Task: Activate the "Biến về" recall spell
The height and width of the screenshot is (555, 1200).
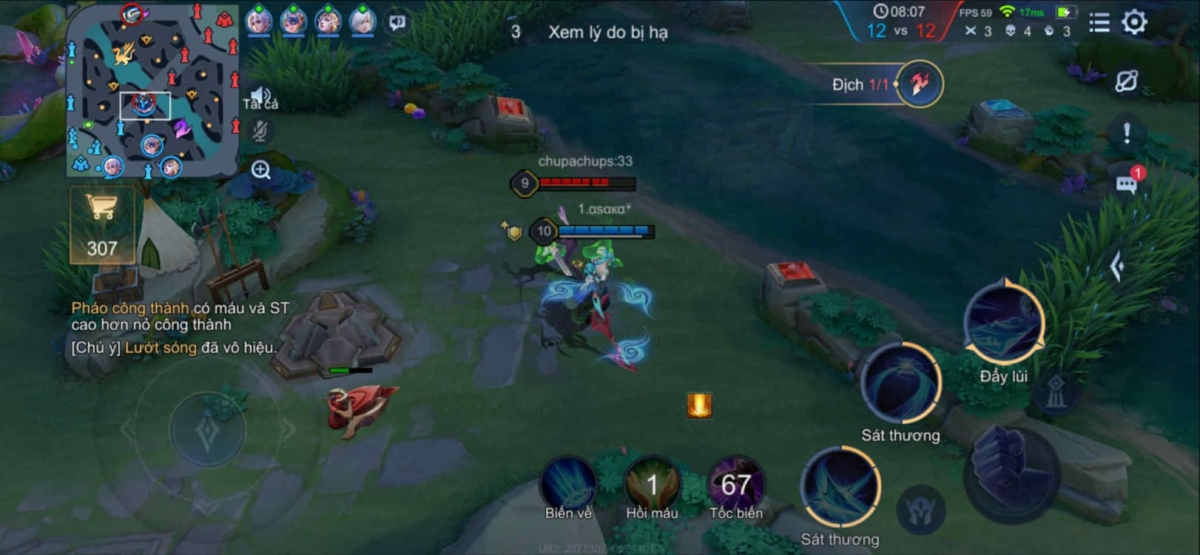Action: click(568, 485)
